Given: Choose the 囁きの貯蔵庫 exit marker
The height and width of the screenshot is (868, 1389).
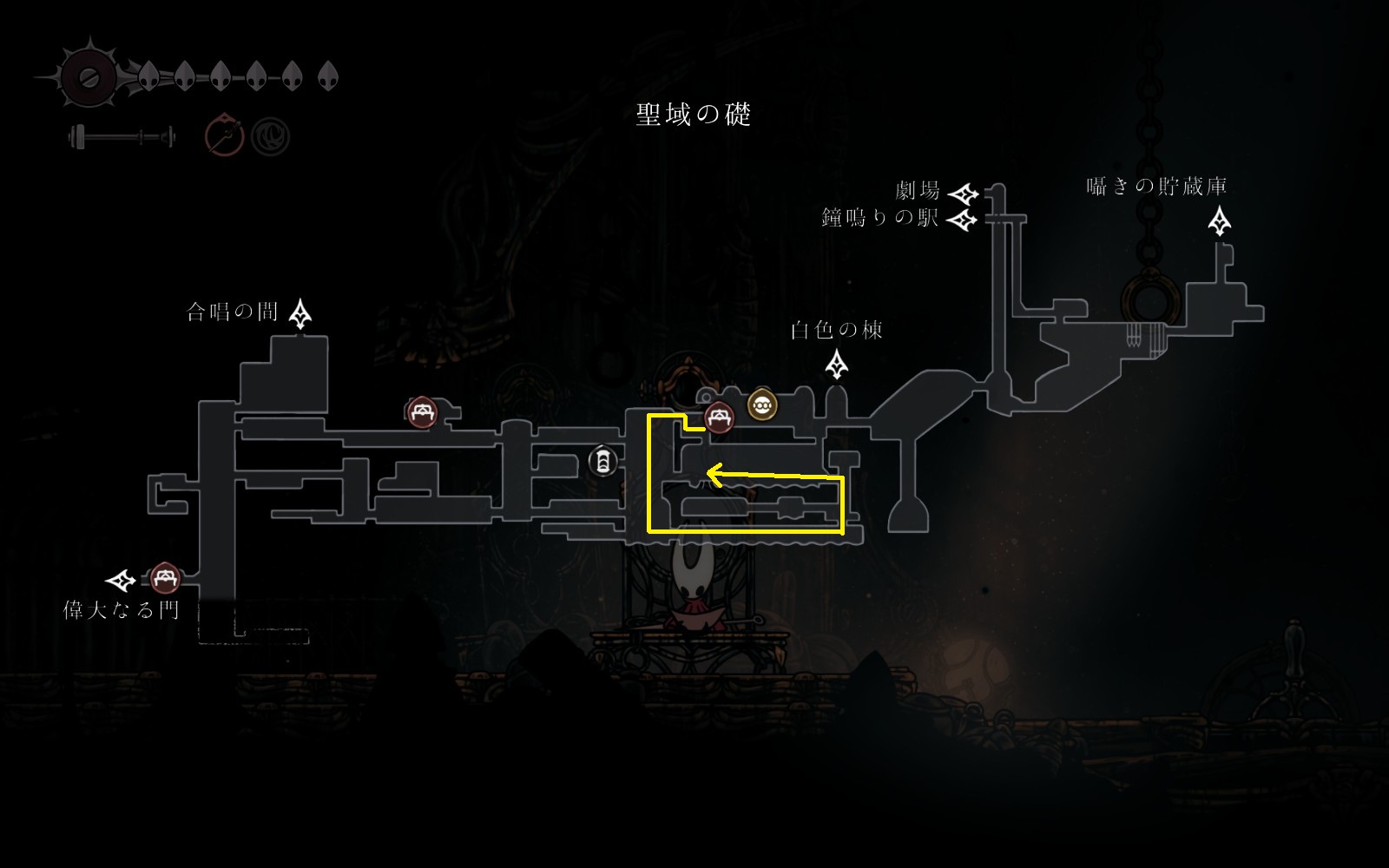Looking at the screenshot, I should pyautogui.click(x=1220, y=221).
